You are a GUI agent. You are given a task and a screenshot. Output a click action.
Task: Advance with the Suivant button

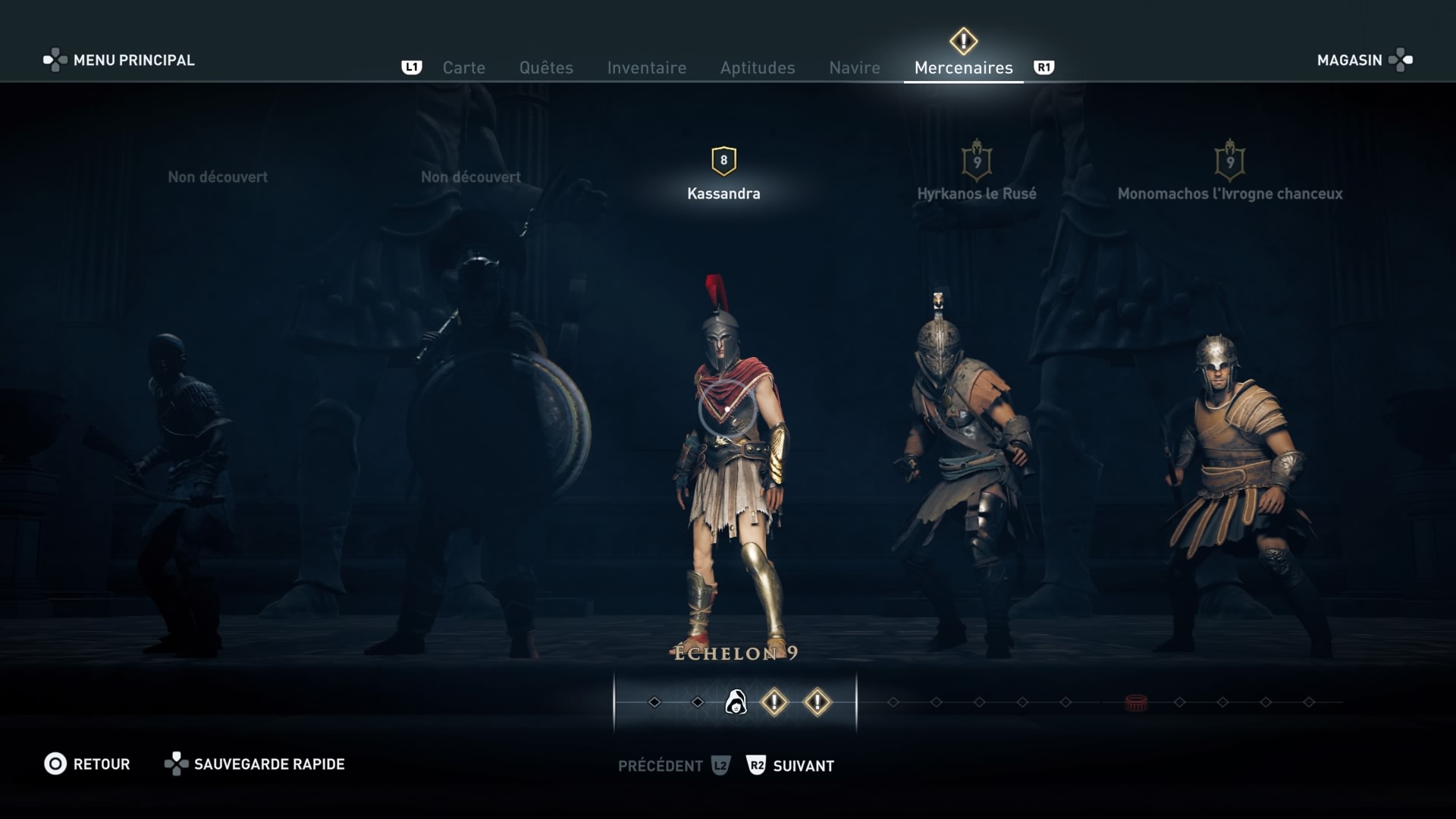791,766
